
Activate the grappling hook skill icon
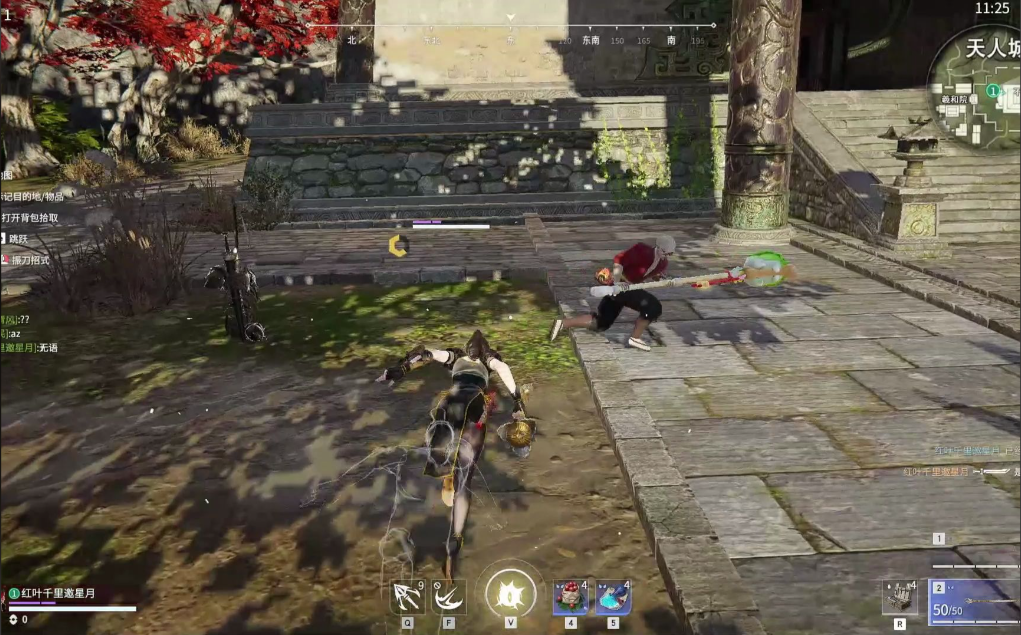[407, 597]
